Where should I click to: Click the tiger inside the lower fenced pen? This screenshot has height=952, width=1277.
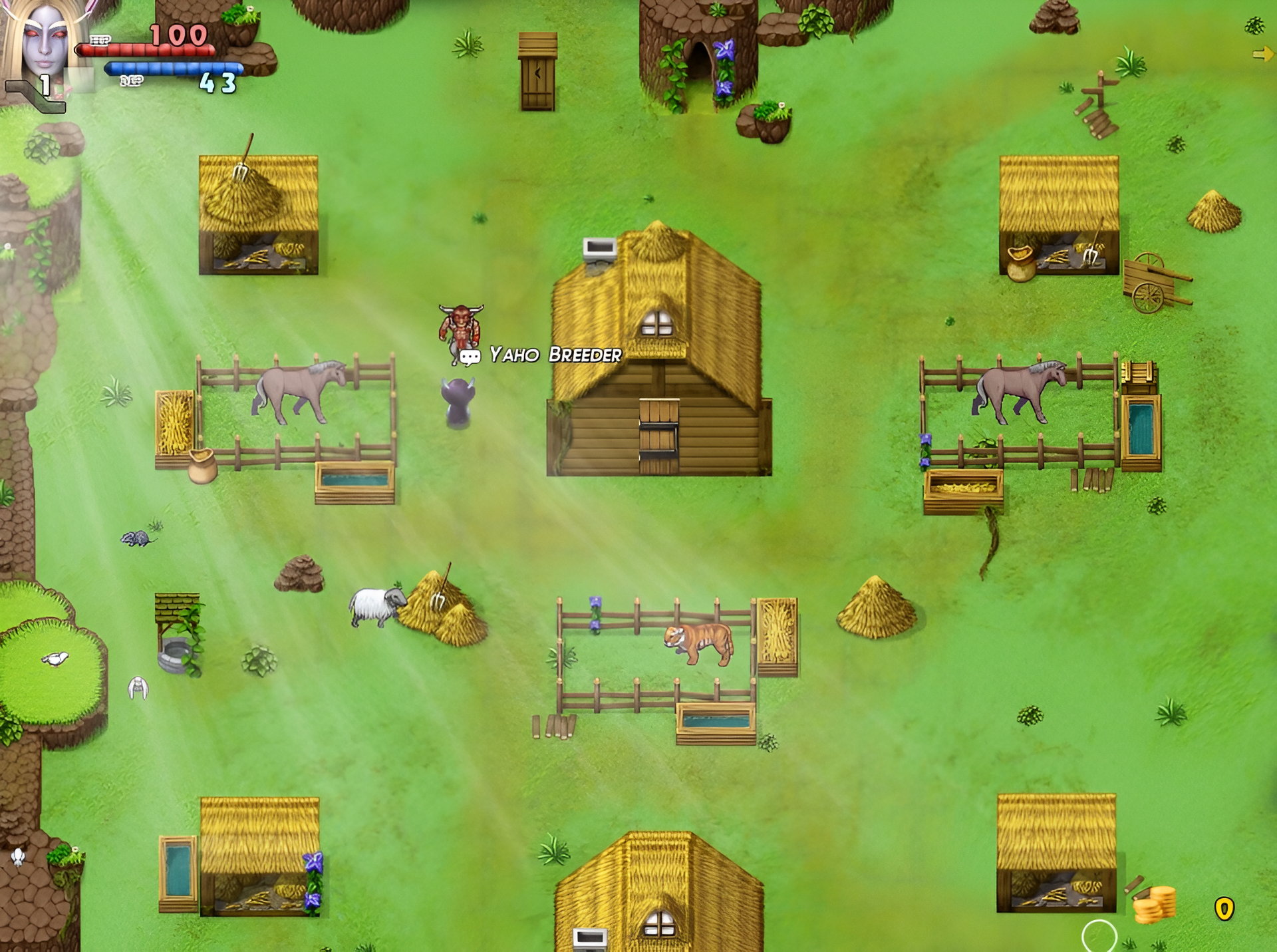[x=698, y=641]
